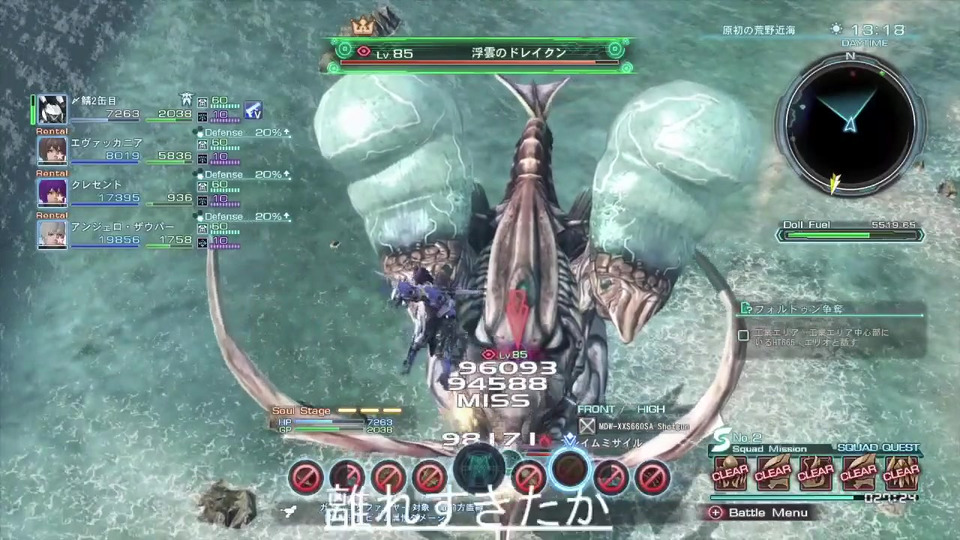Open the フォルトゥン争奪 quest tracker

pyautogui.click(x=830, y=309)
